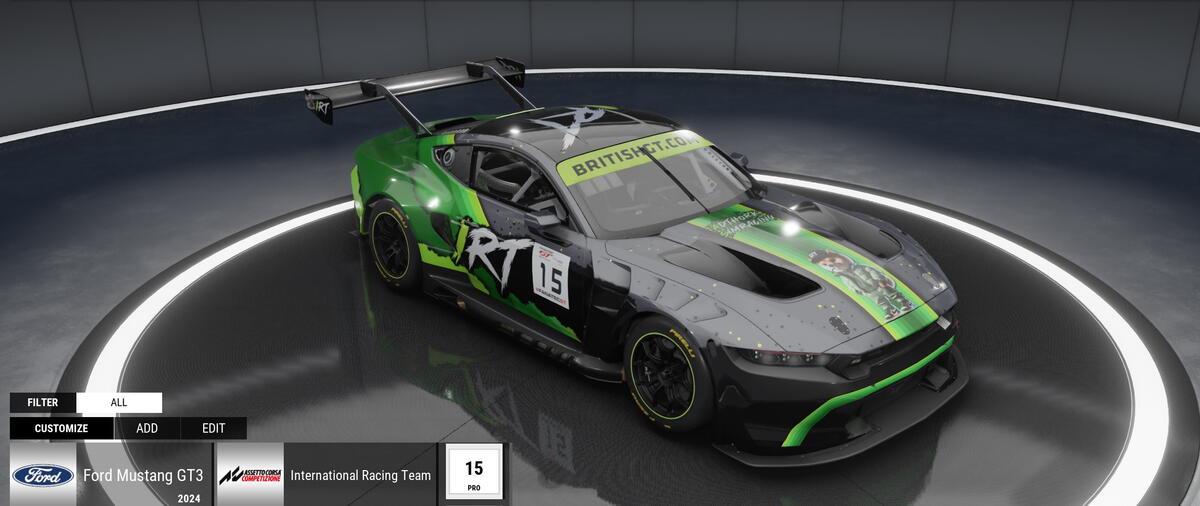
Task: Select the Ford Mustang GT3 car entry
Action: 142,475
